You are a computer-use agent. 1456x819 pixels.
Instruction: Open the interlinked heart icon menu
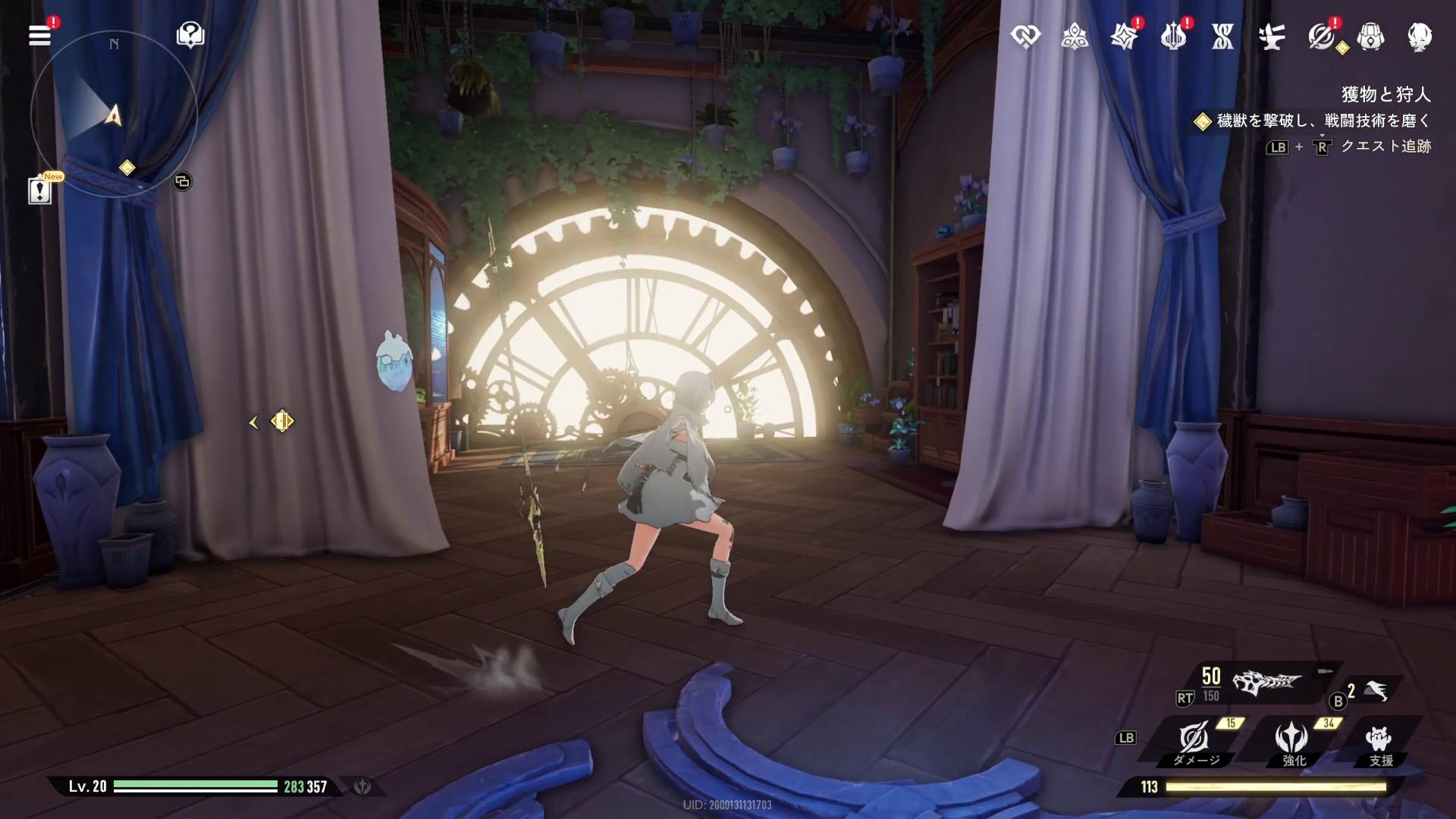pos(1025,36)
